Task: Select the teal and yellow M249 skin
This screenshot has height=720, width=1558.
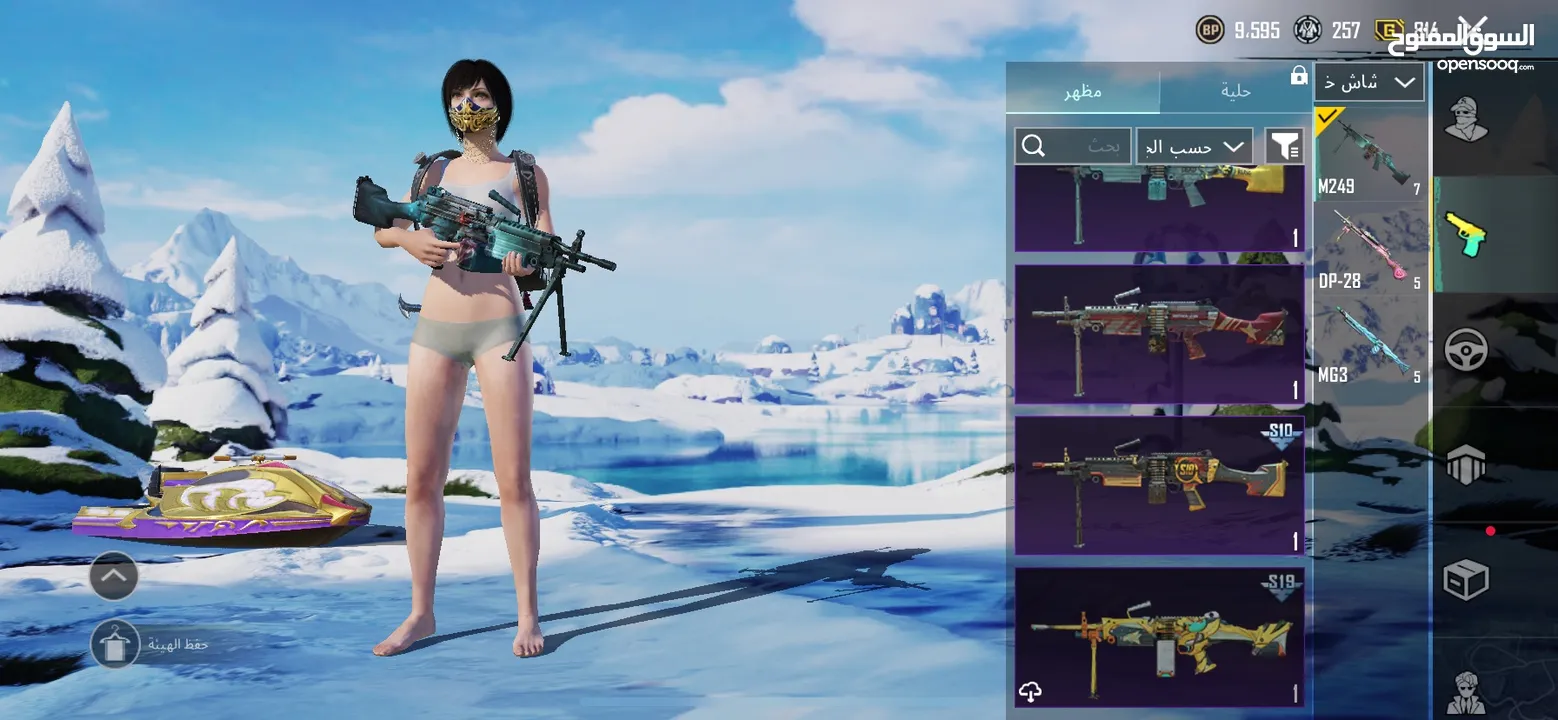Action: click(x=1159, y=208)
